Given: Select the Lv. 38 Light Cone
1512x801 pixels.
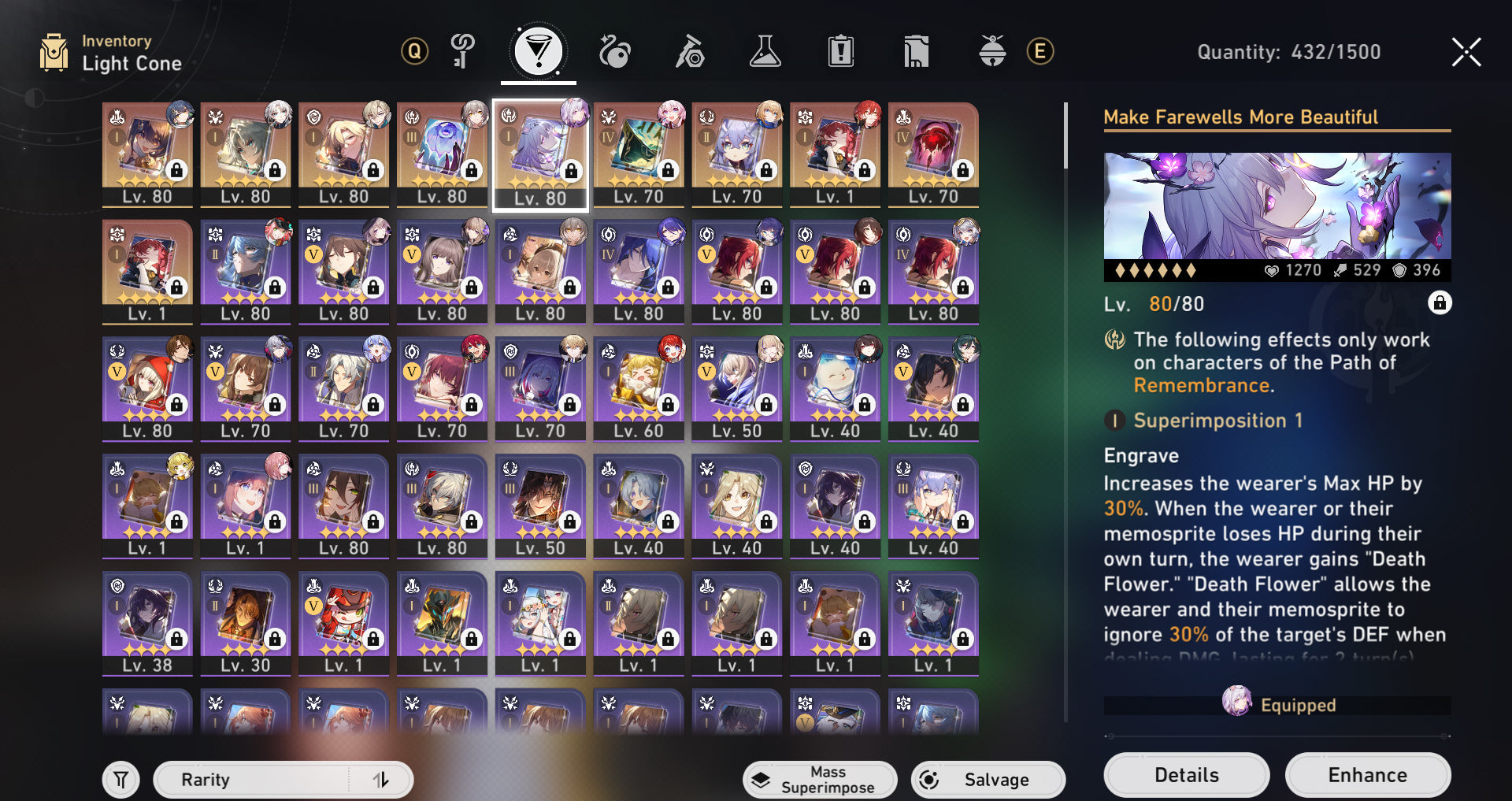Looking at the screenshot, I should pyautogui.click(x=147, y=622).
